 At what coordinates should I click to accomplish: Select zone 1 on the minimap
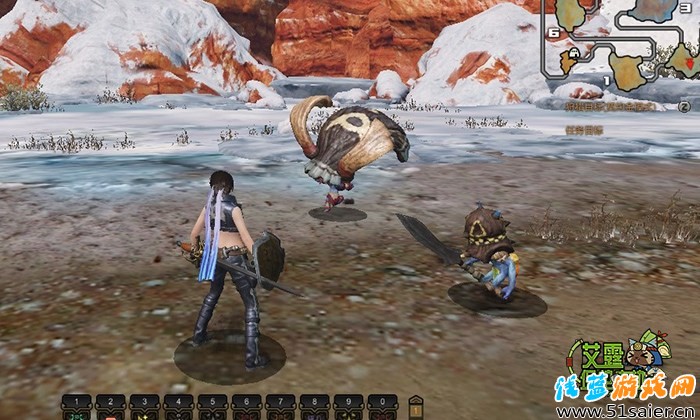(606, 80)
